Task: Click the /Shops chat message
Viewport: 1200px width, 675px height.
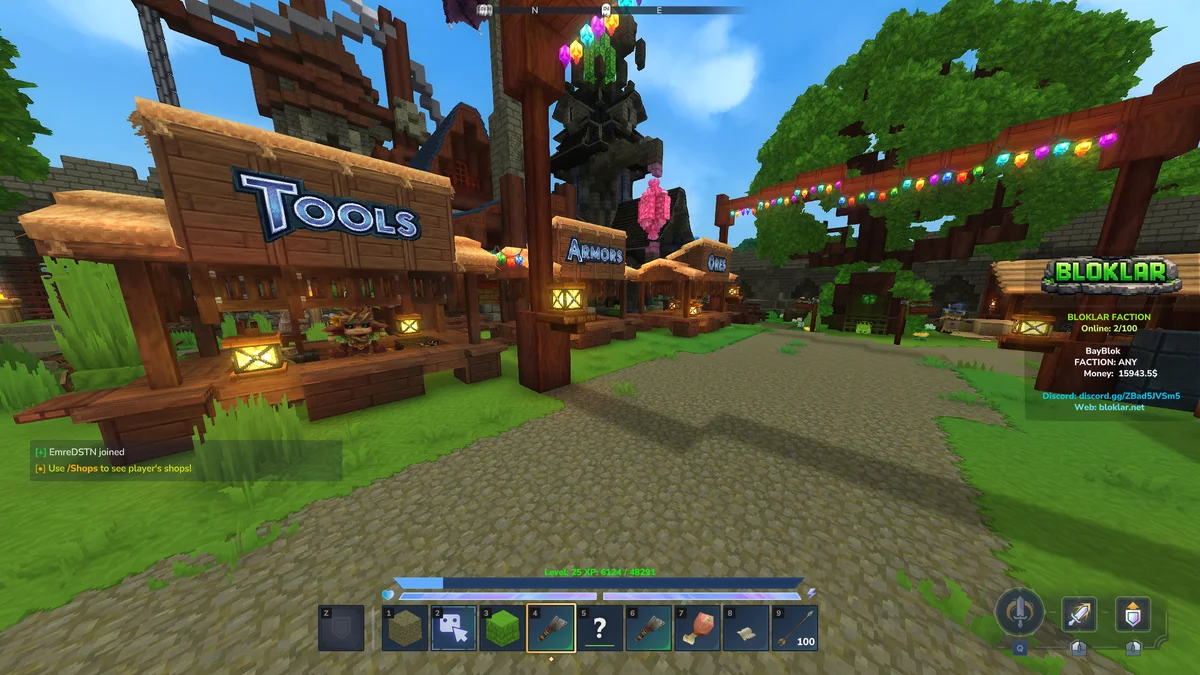Action: pos(113,468)
